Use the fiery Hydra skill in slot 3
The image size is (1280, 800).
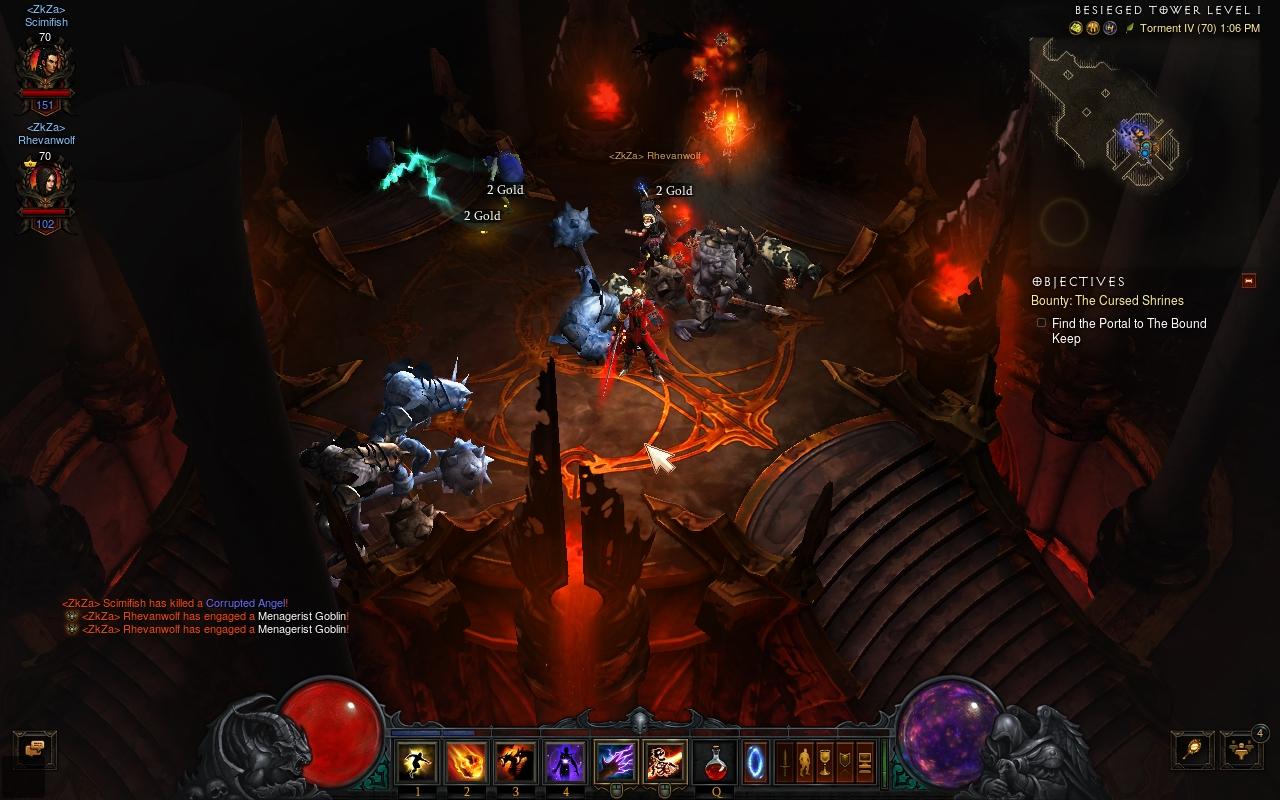[515, 763]
